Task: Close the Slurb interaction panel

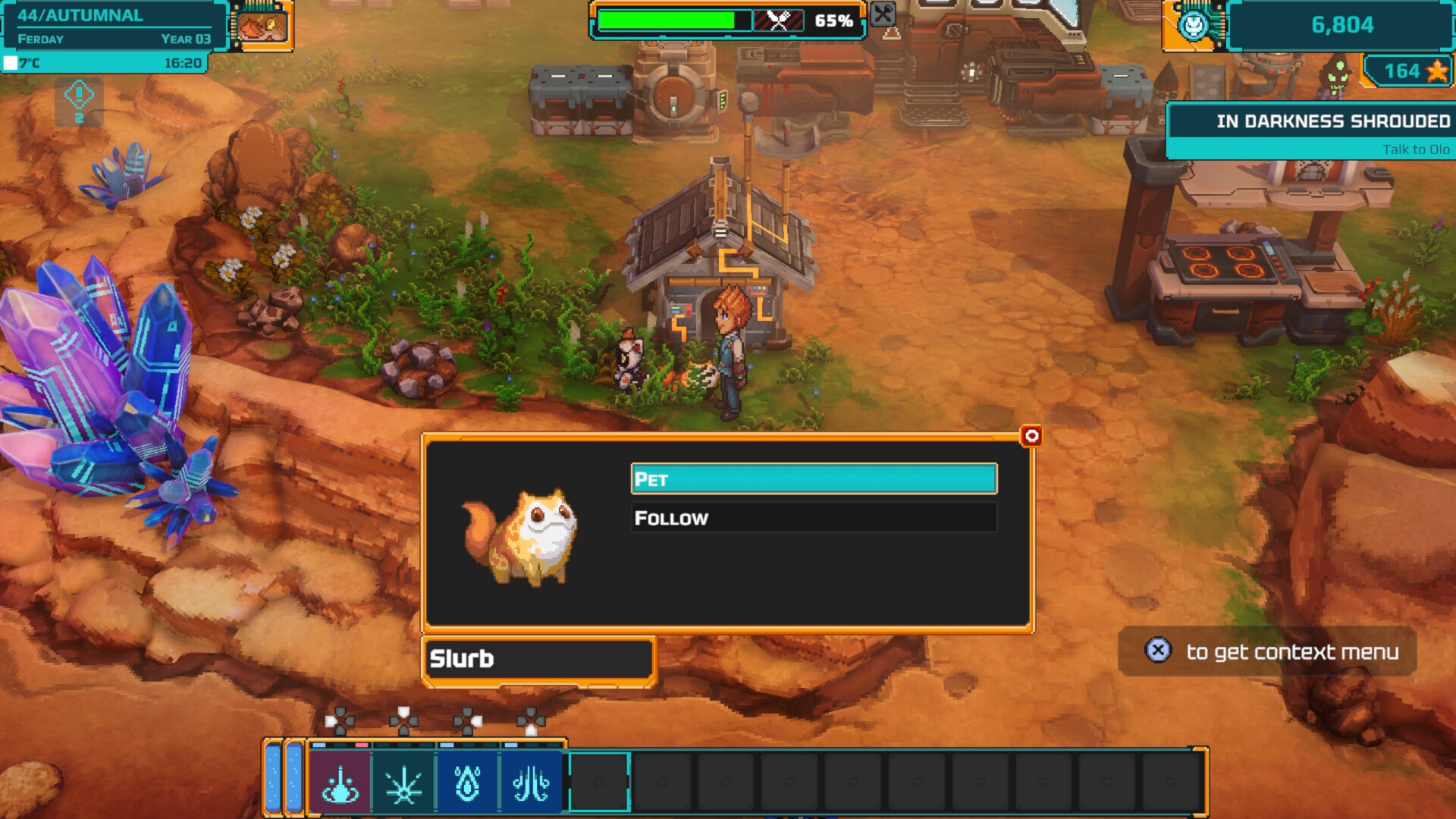Action: click(x=1031, y=436)
